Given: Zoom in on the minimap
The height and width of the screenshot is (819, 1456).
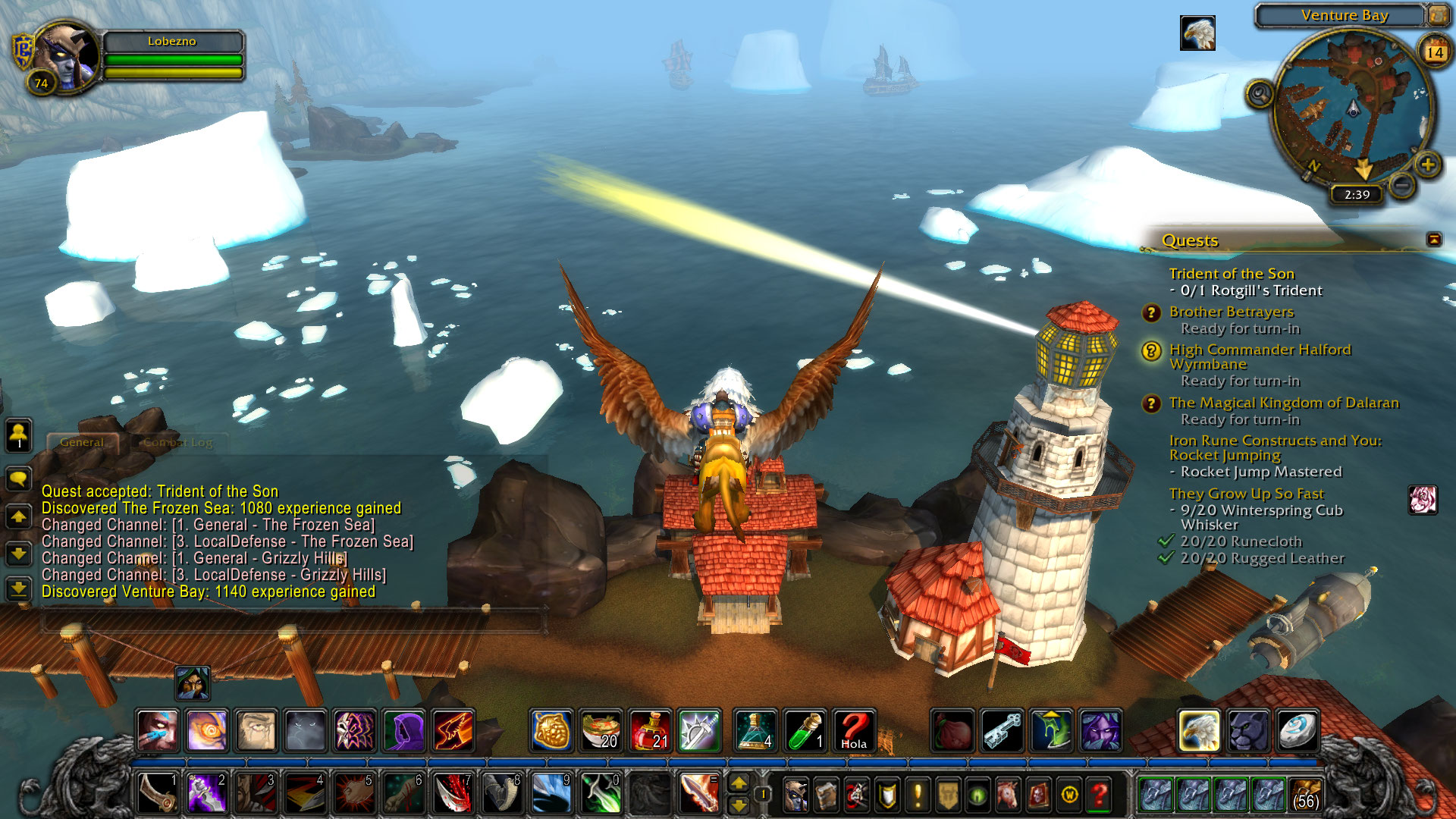Looking at the screenshot, I should coord(1428,165).
